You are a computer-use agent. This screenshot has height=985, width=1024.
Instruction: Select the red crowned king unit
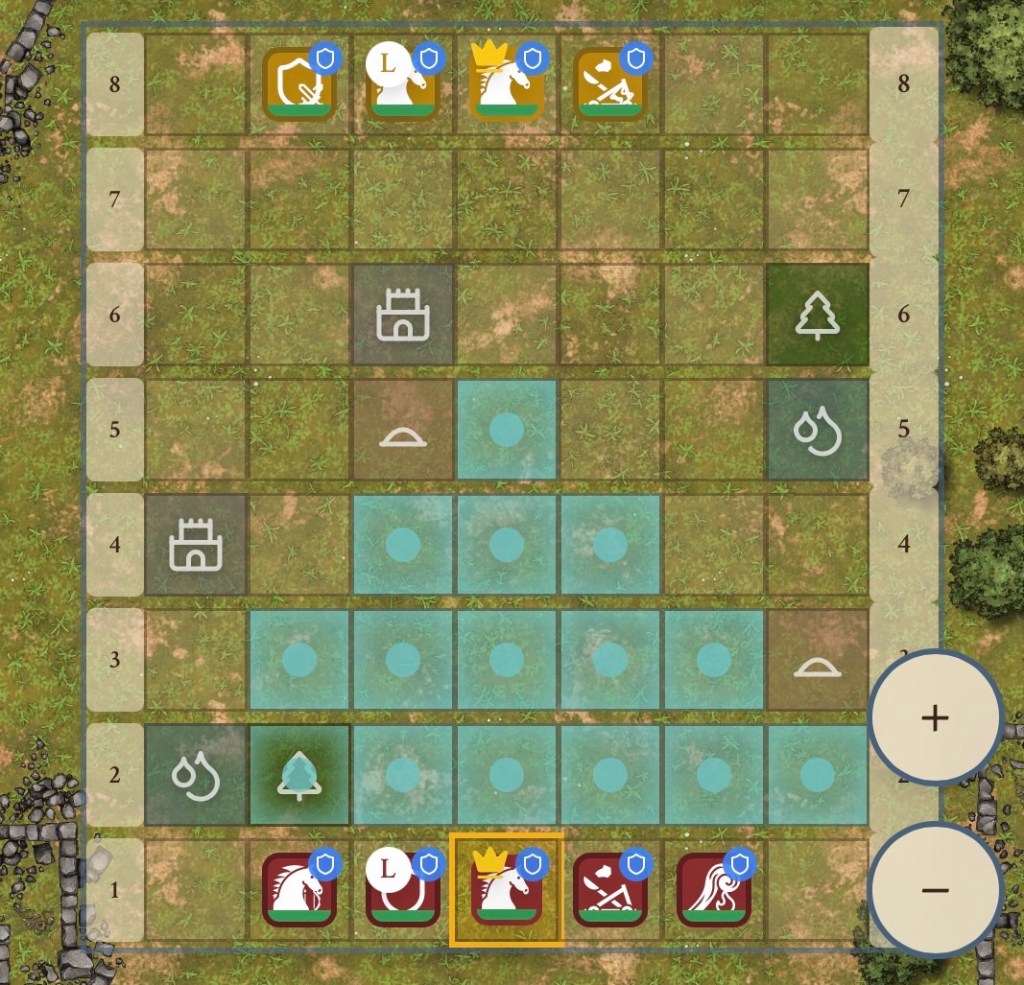click(506, 889)
